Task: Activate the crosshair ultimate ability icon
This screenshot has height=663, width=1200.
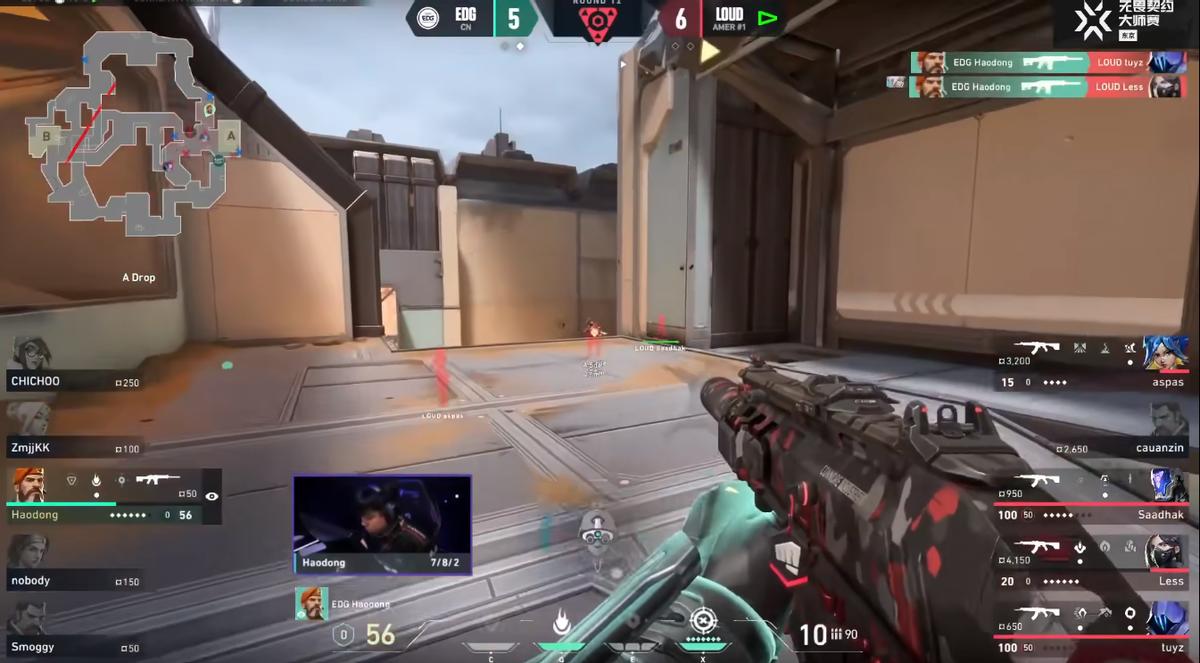Action: [x=703, y=621]
